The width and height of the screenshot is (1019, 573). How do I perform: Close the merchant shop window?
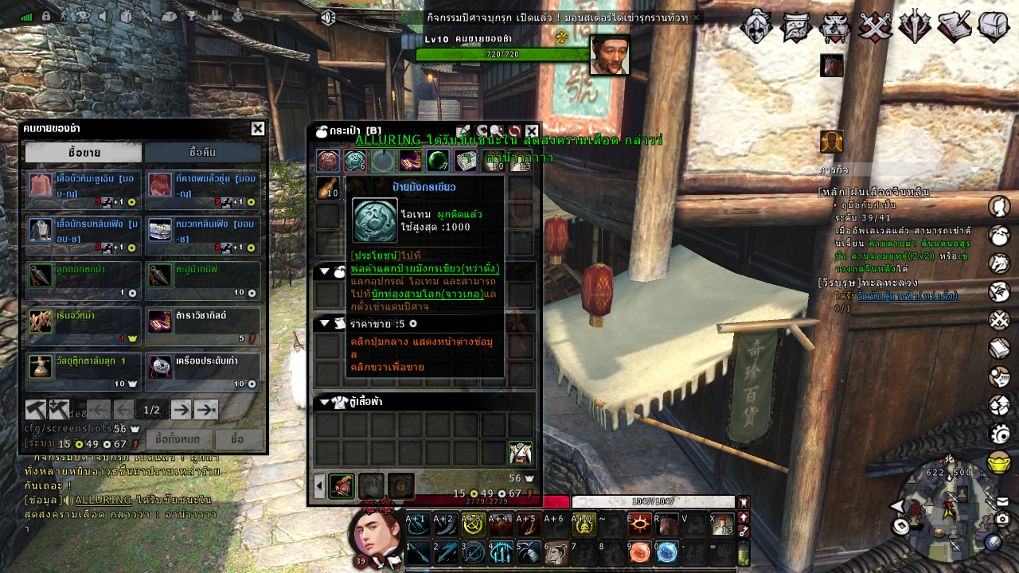tap(258, 128)
